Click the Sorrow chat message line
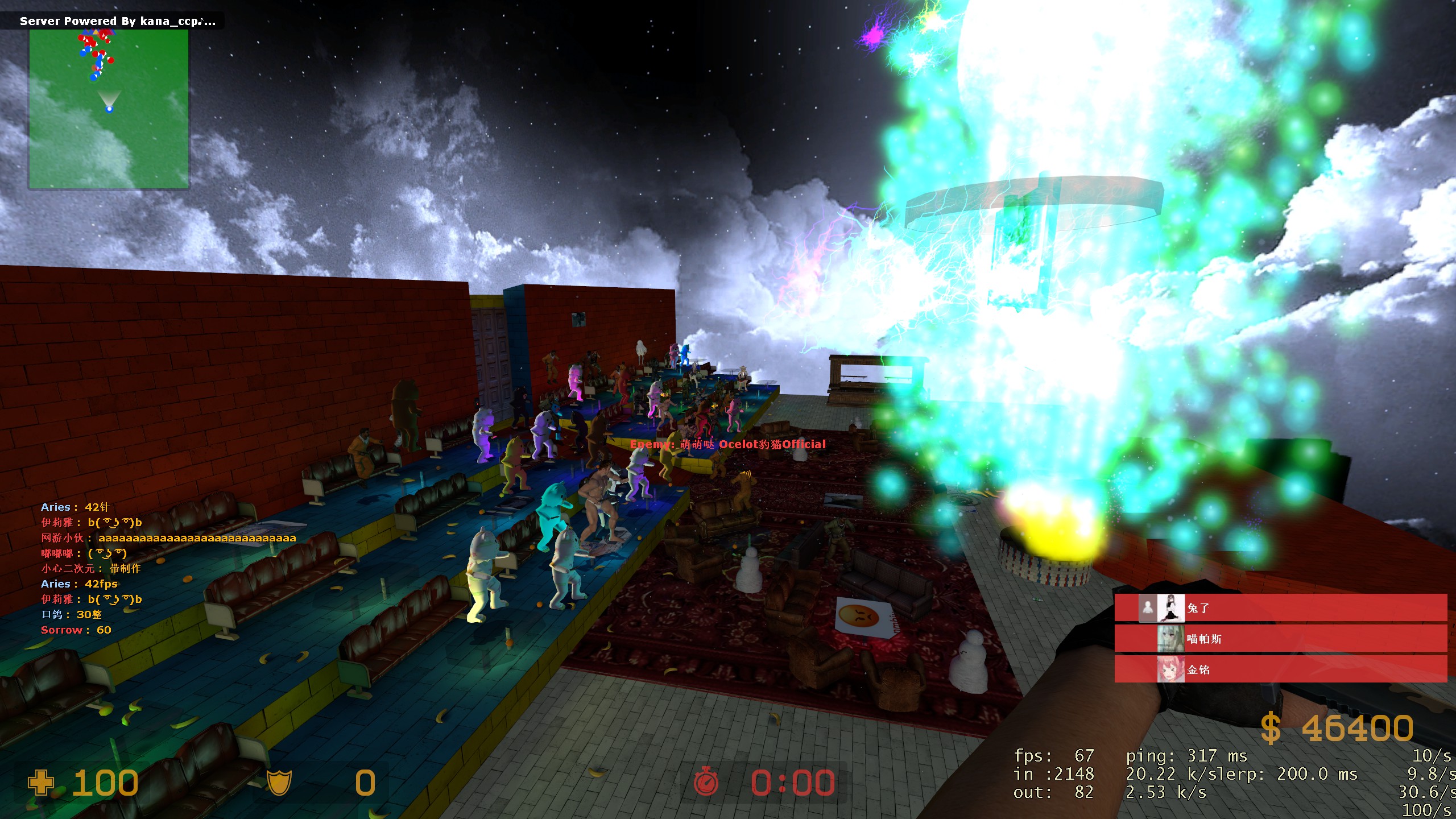 76,630
